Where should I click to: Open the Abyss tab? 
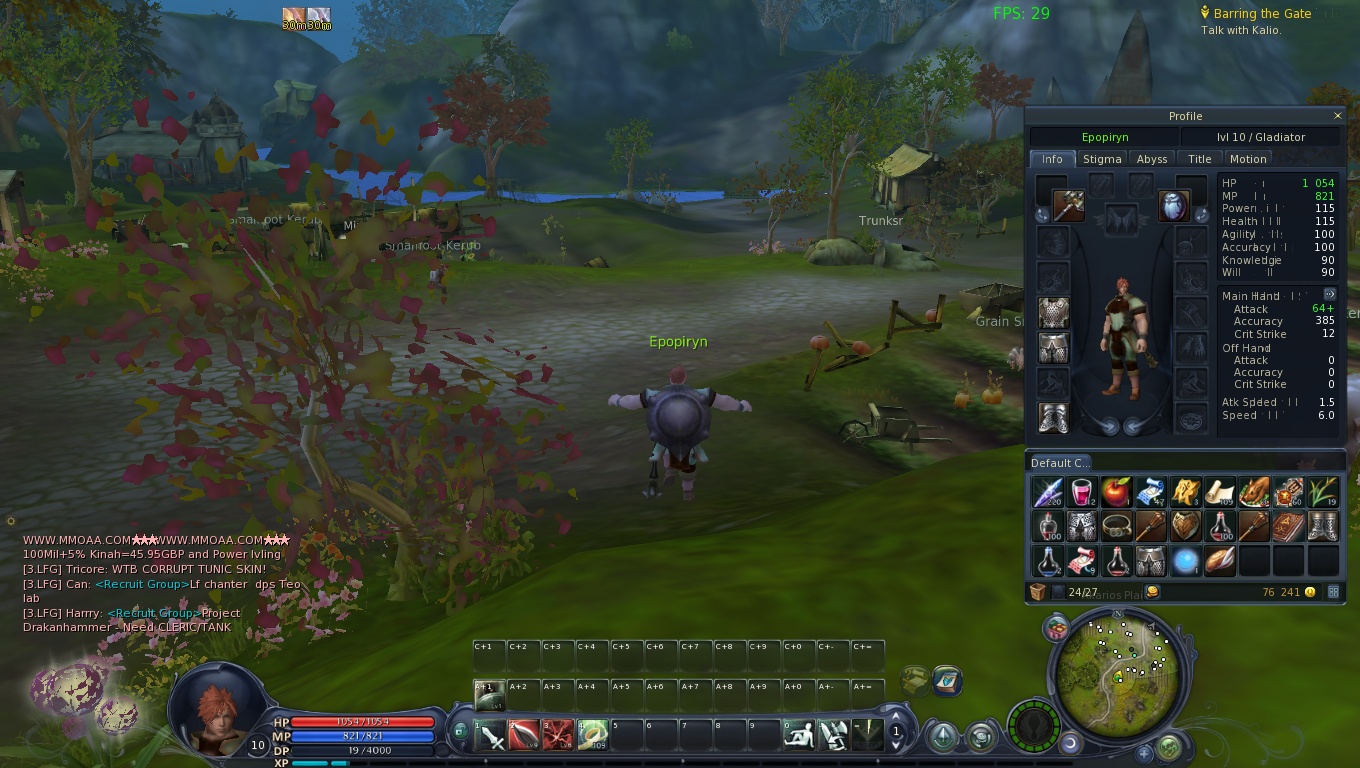pyautogui.click(x=1152, y=159)
